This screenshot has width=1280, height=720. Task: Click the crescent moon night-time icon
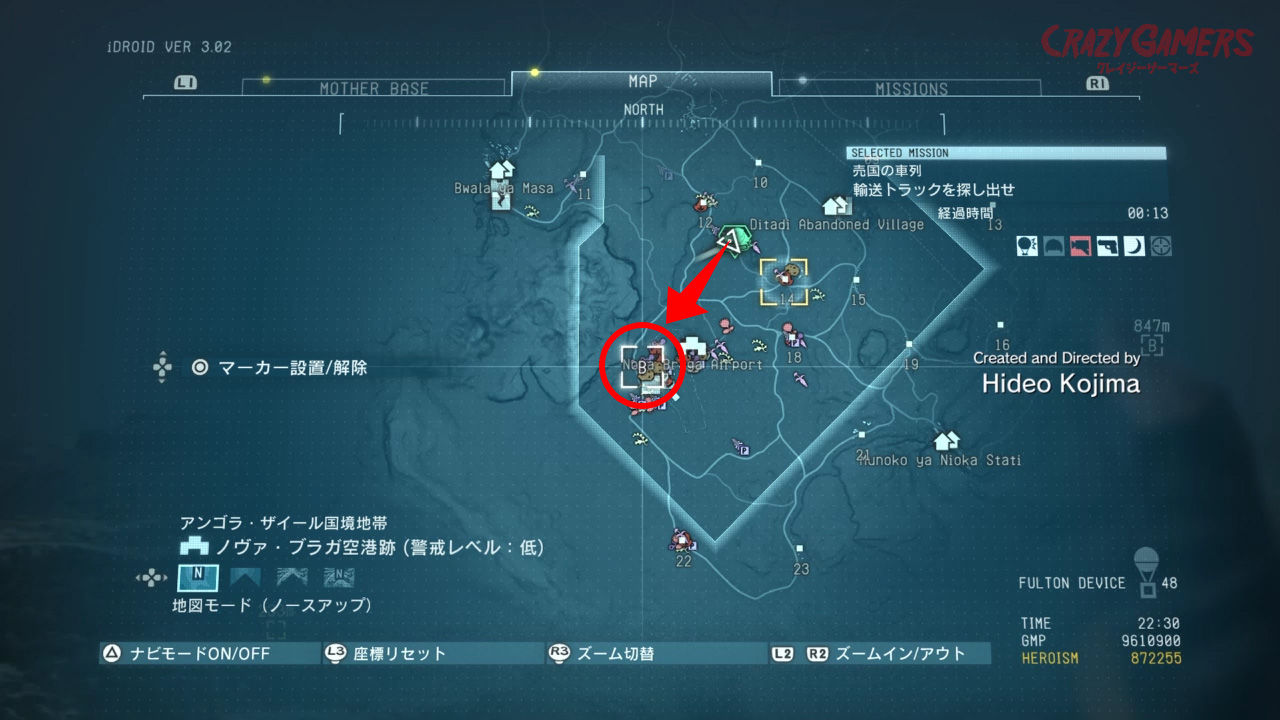point(1134,245)
